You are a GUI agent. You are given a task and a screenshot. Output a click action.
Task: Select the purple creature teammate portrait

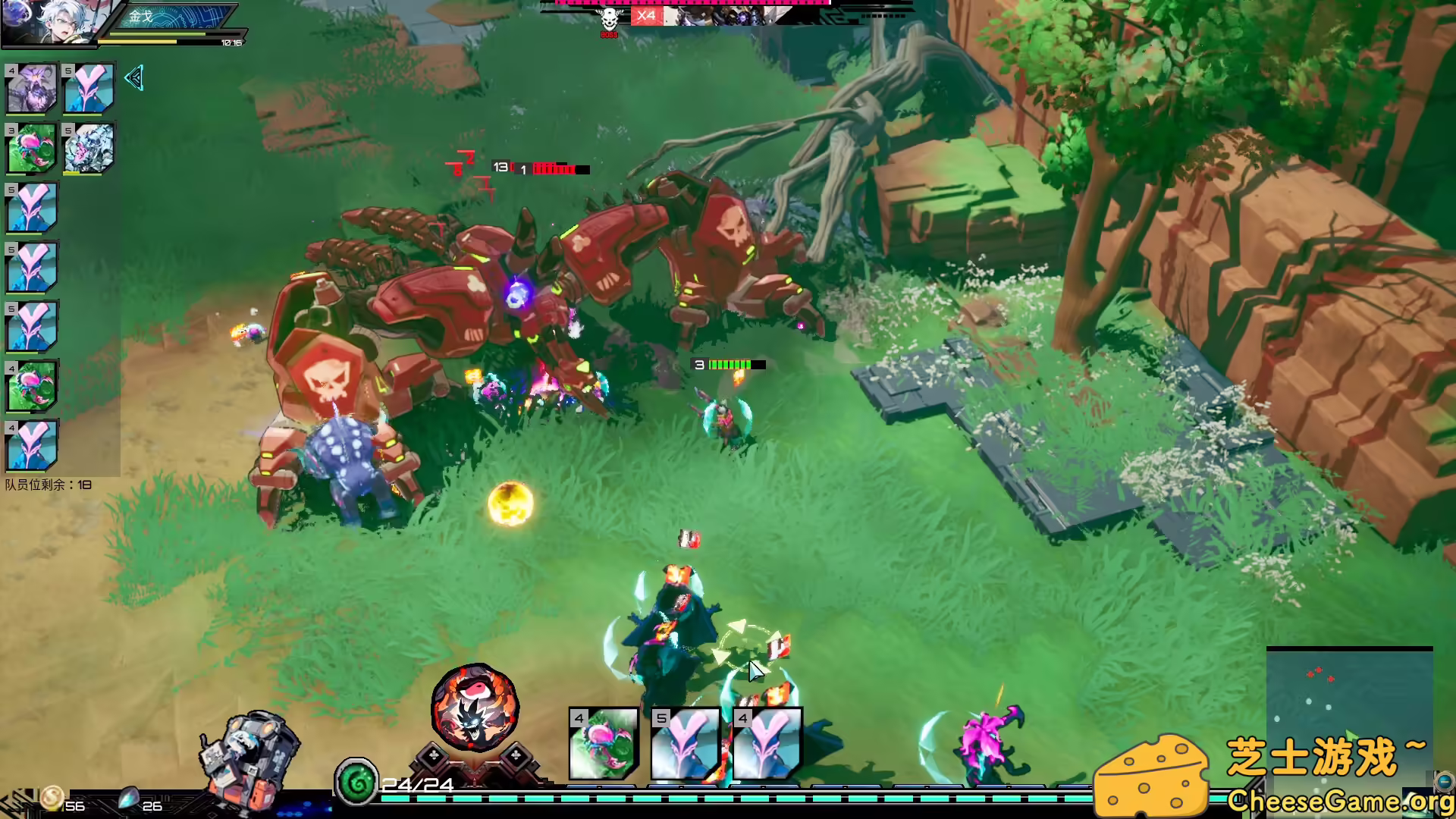click(32, 89)
